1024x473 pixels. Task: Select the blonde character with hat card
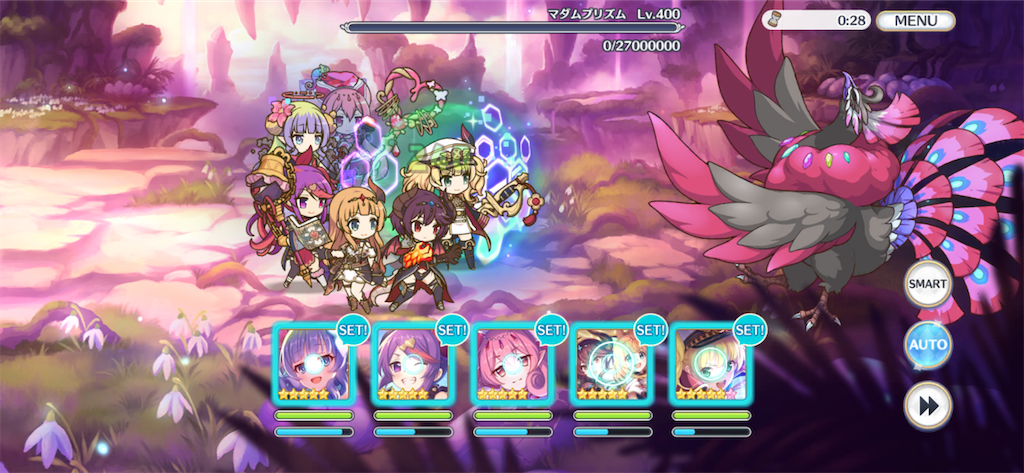coord(709,364)
